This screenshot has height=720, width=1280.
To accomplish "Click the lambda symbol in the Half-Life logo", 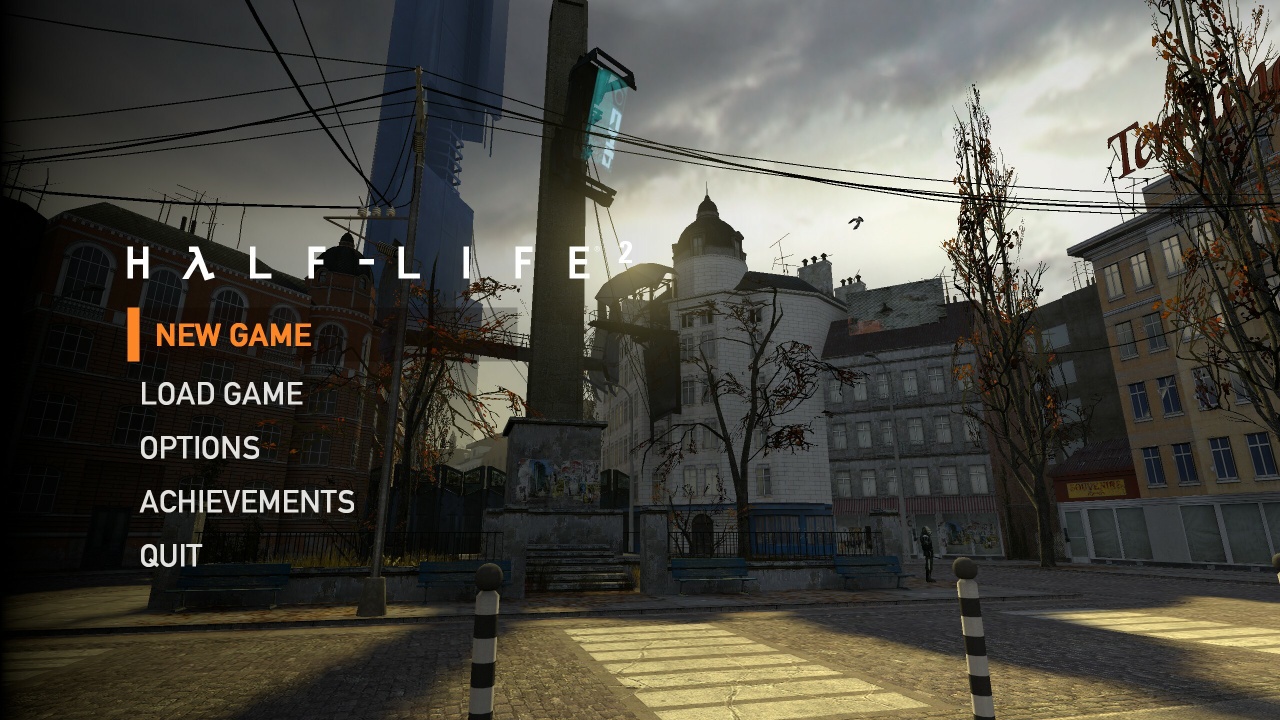I will pos(198,259).
